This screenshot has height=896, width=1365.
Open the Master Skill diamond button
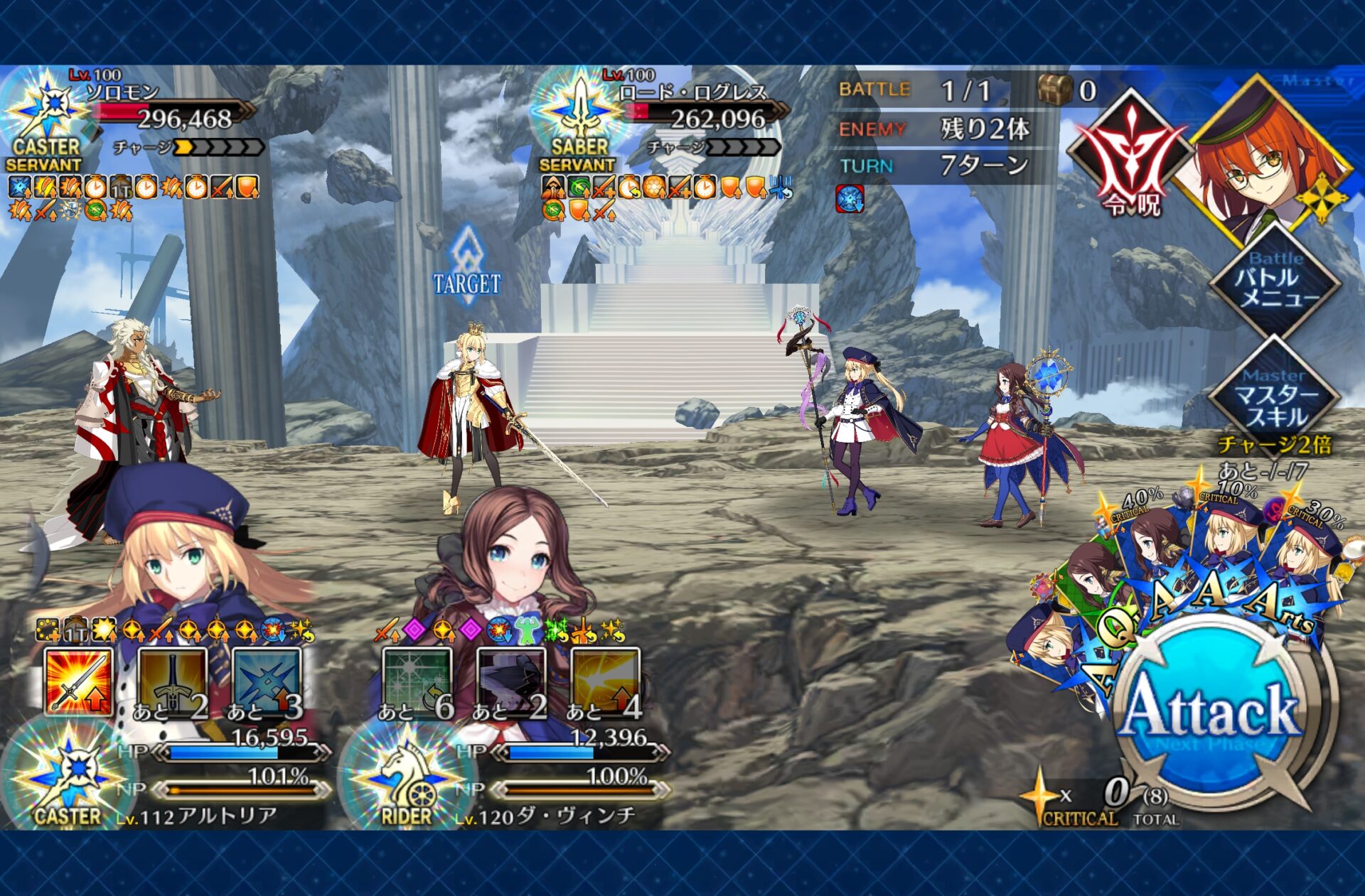[1275, 399]
